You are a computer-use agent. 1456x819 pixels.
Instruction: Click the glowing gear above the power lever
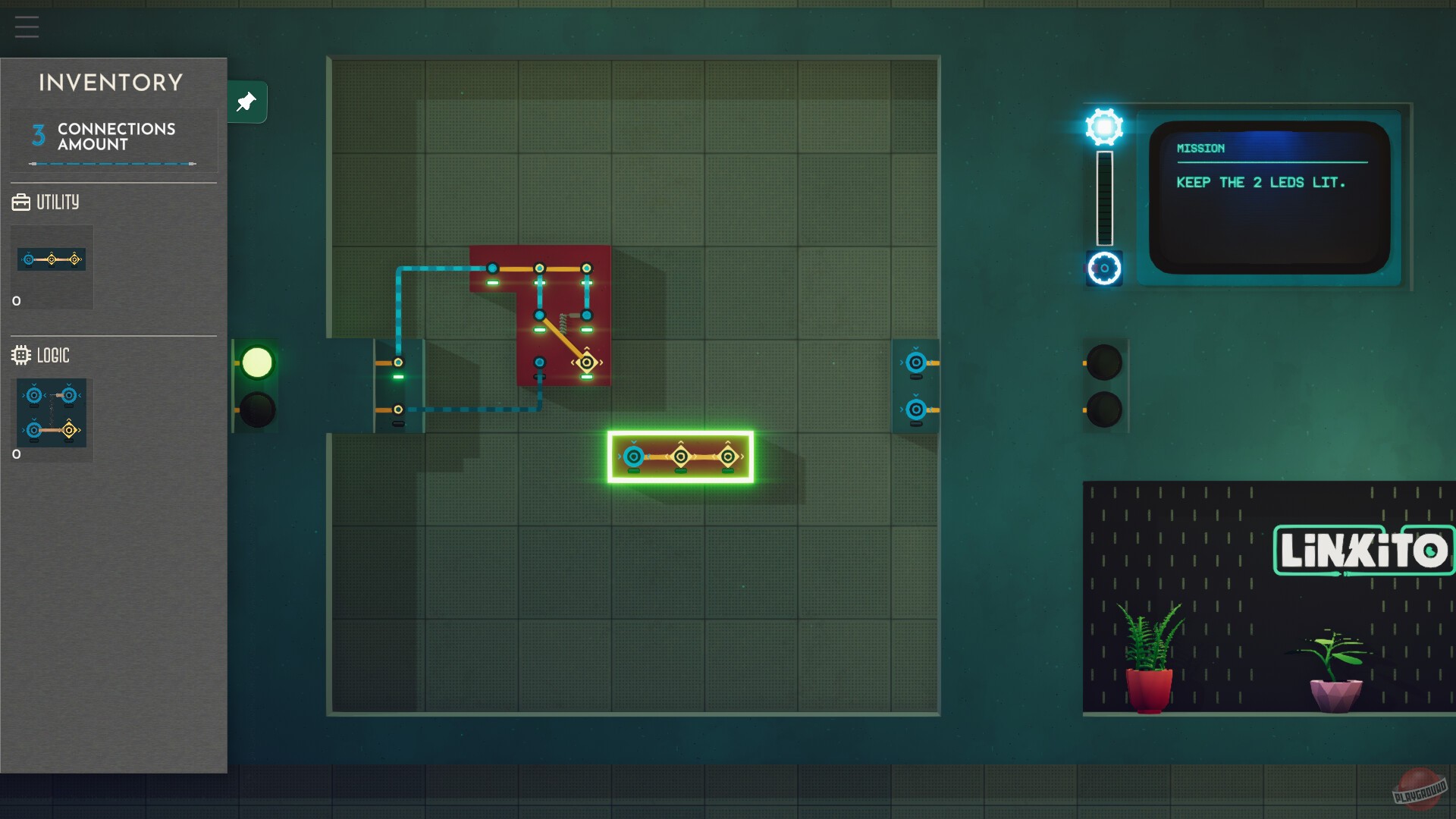[1103, 127]
